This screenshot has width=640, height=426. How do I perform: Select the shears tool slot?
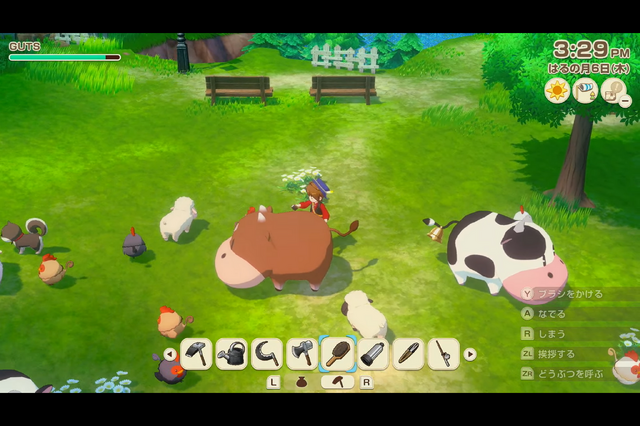coord(408,354)
